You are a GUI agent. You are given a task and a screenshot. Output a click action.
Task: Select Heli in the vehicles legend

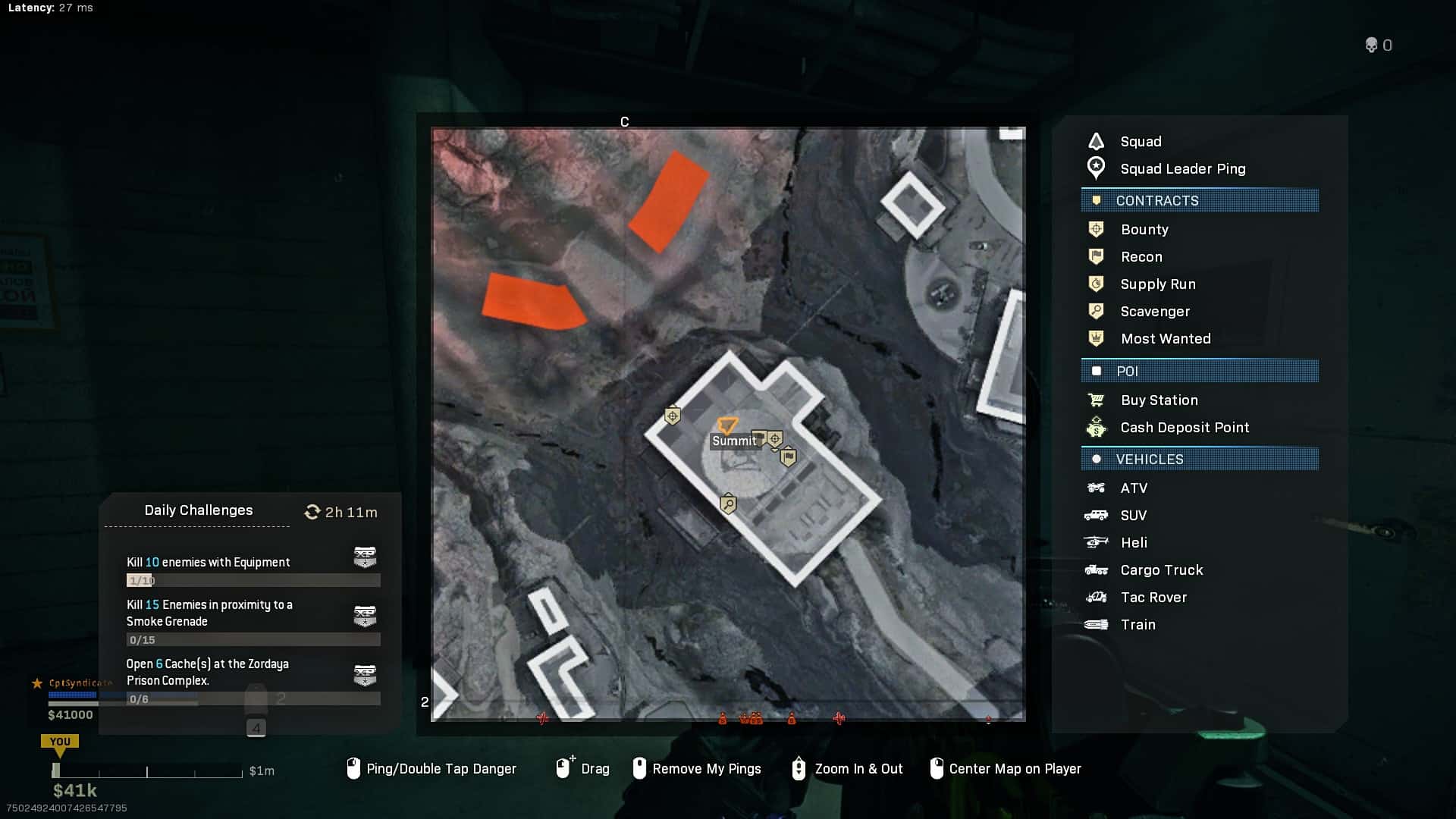point(1133,543)
